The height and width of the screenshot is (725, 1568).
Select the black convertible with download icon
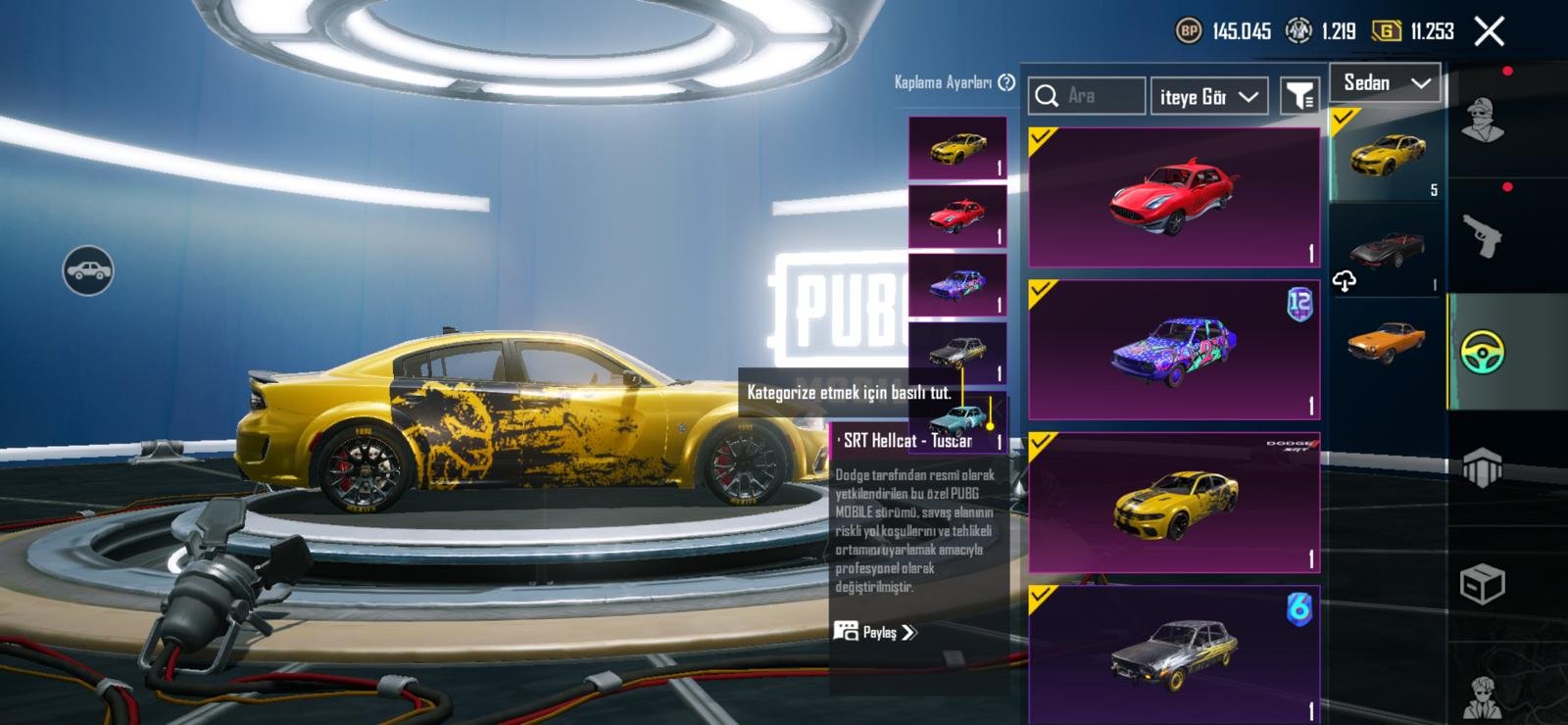tap(1387, 251)
